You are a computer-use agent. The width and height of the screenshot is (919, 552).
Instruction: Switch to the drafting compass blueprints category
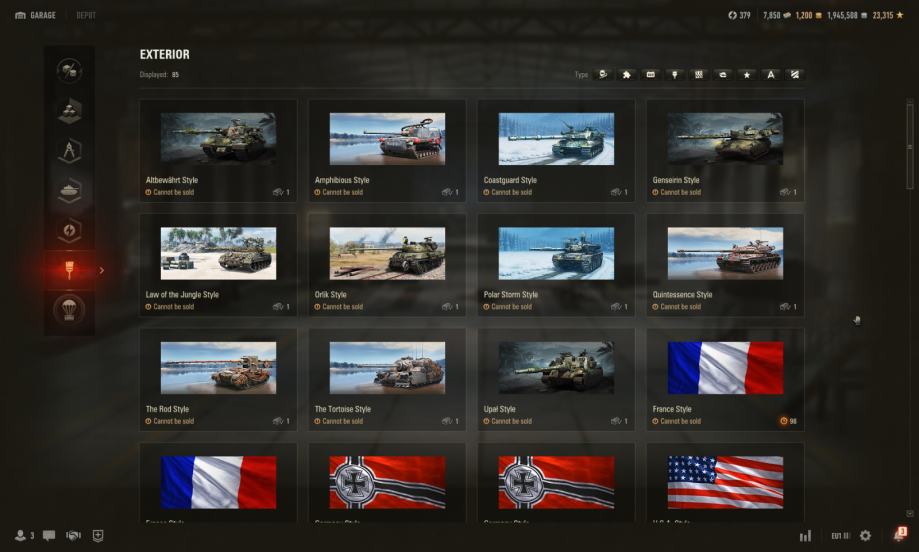pos(70,150)
